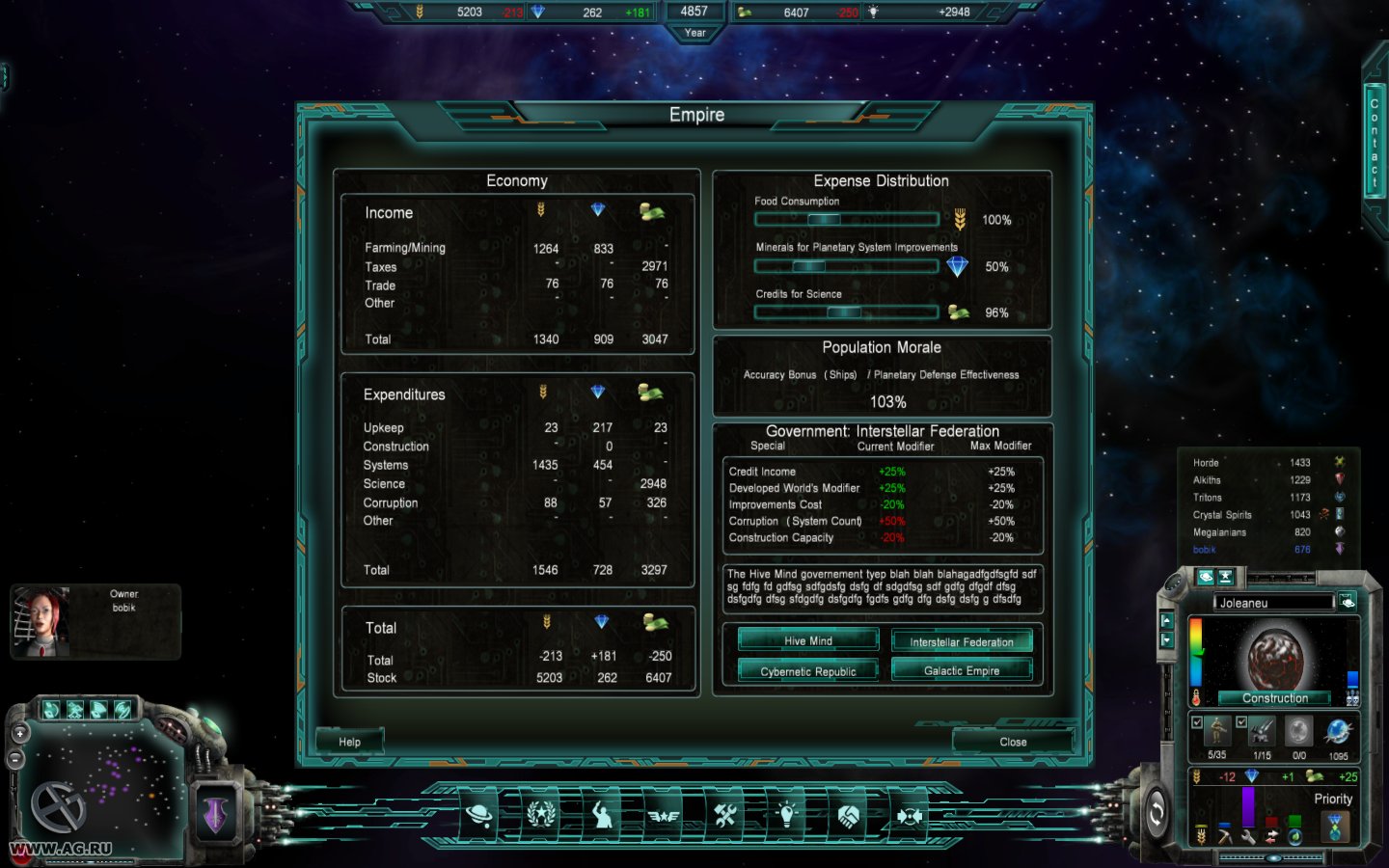Select the Galactic Empire government option
Image resolution: width=1389 pixels, height=868 pixels.
[x=962, y=670]
